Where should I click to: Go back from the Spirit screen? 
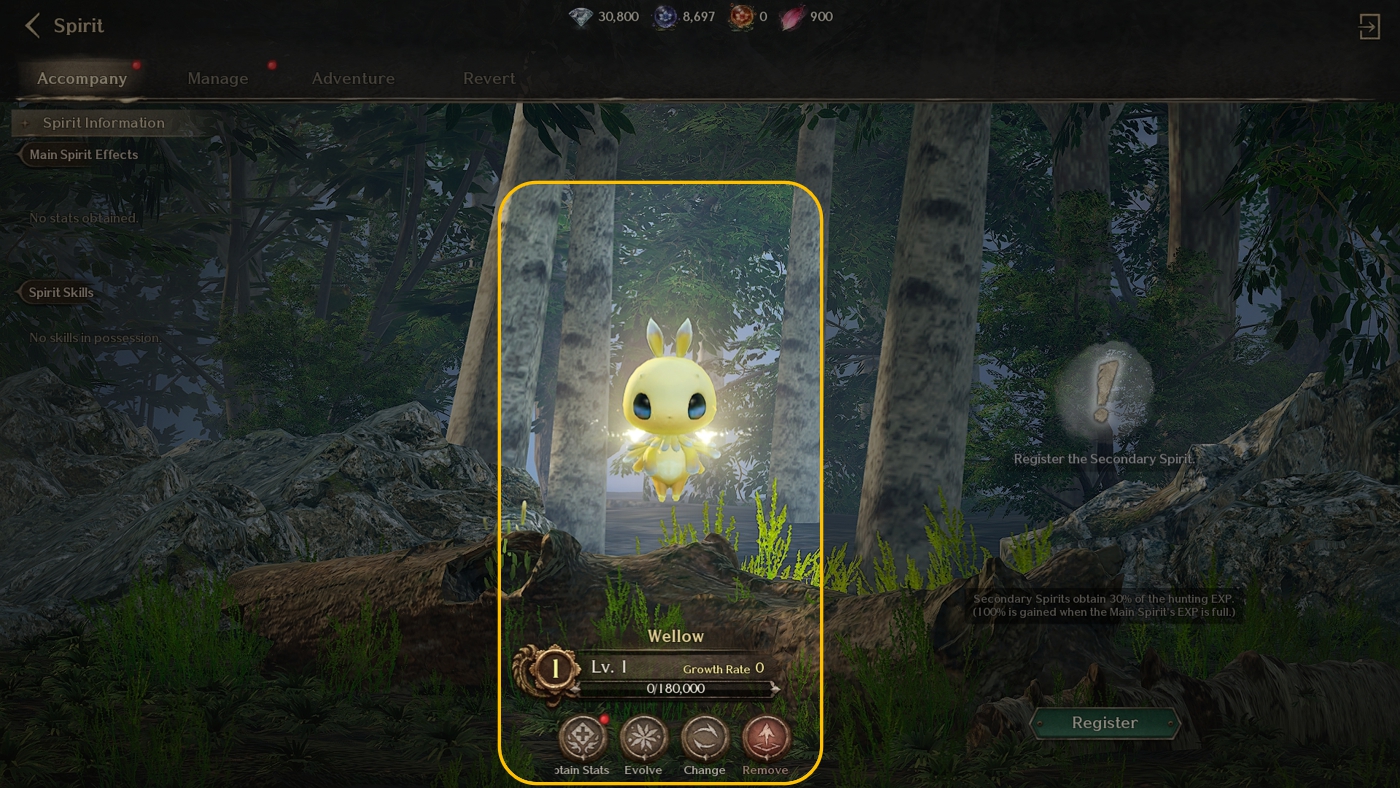point(33,26)
